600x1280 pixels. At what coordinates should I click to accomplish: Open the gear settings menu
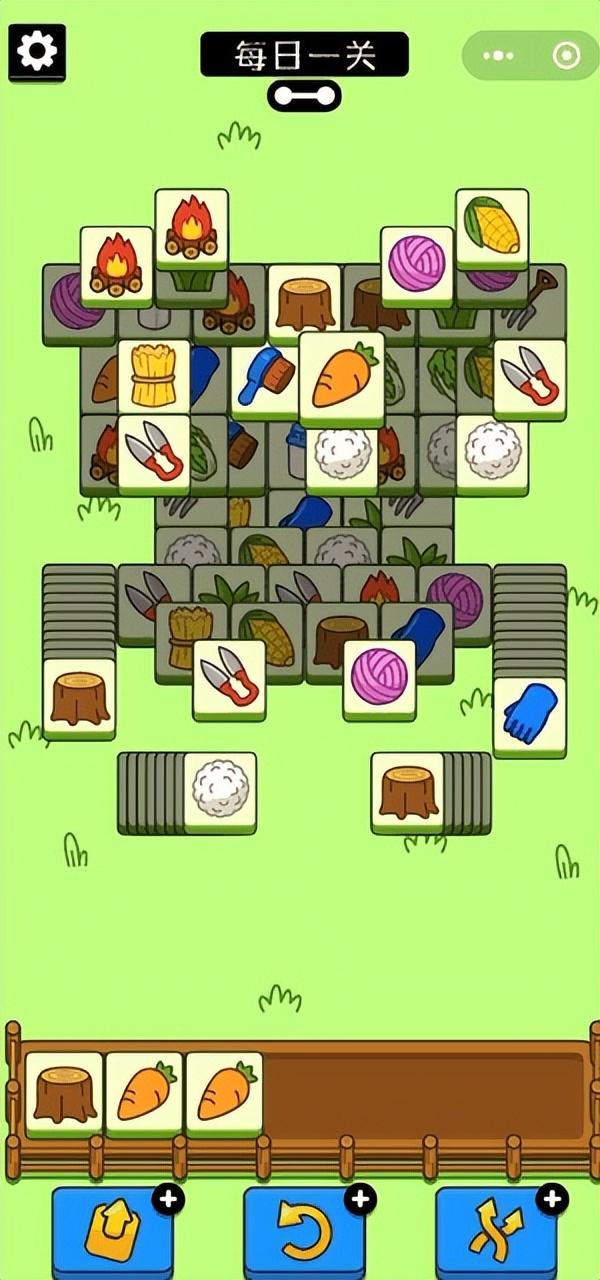(x=37, y=51)
